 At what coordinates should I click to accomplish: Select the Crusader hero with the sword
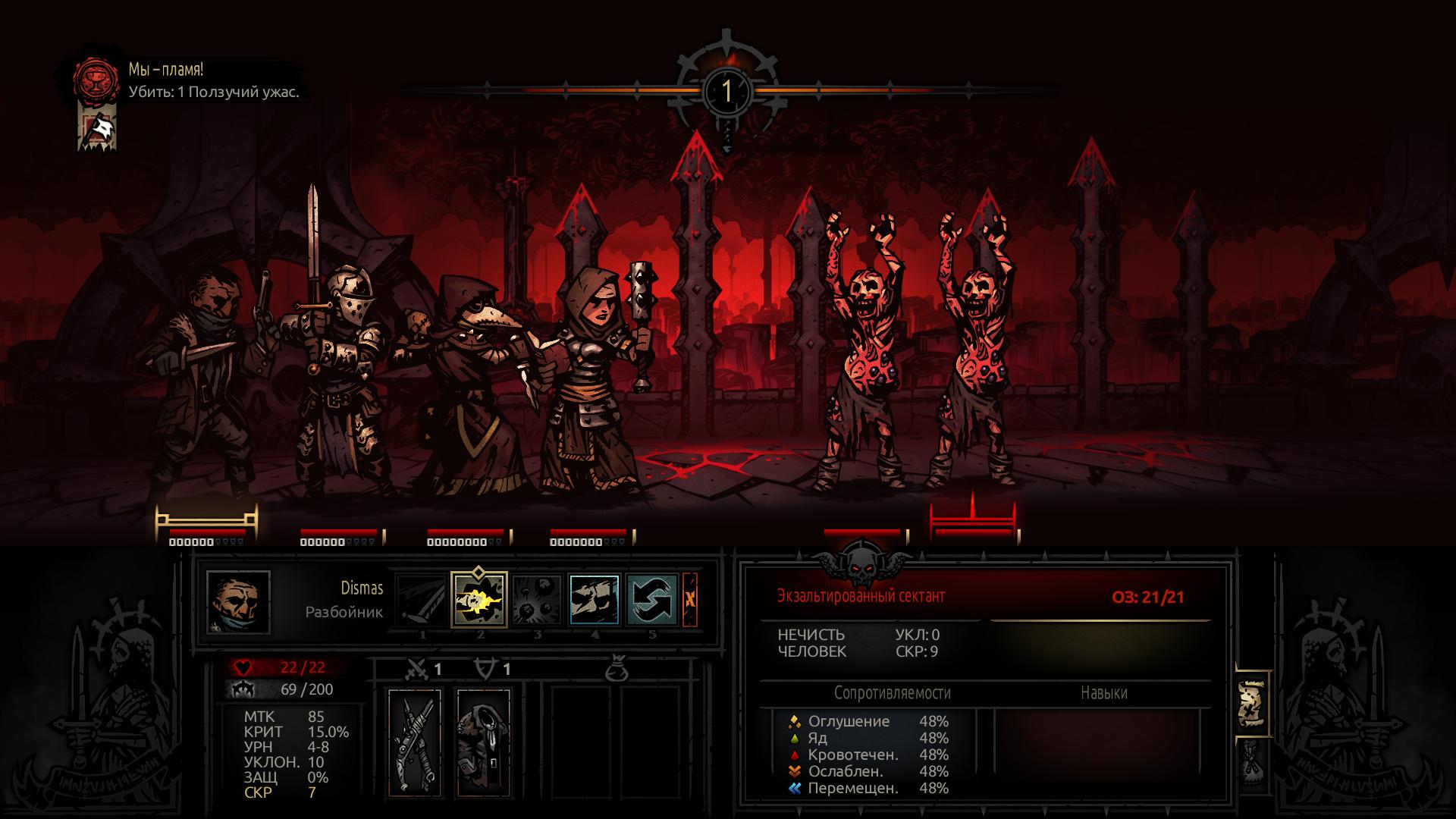(x=334, y=364)
